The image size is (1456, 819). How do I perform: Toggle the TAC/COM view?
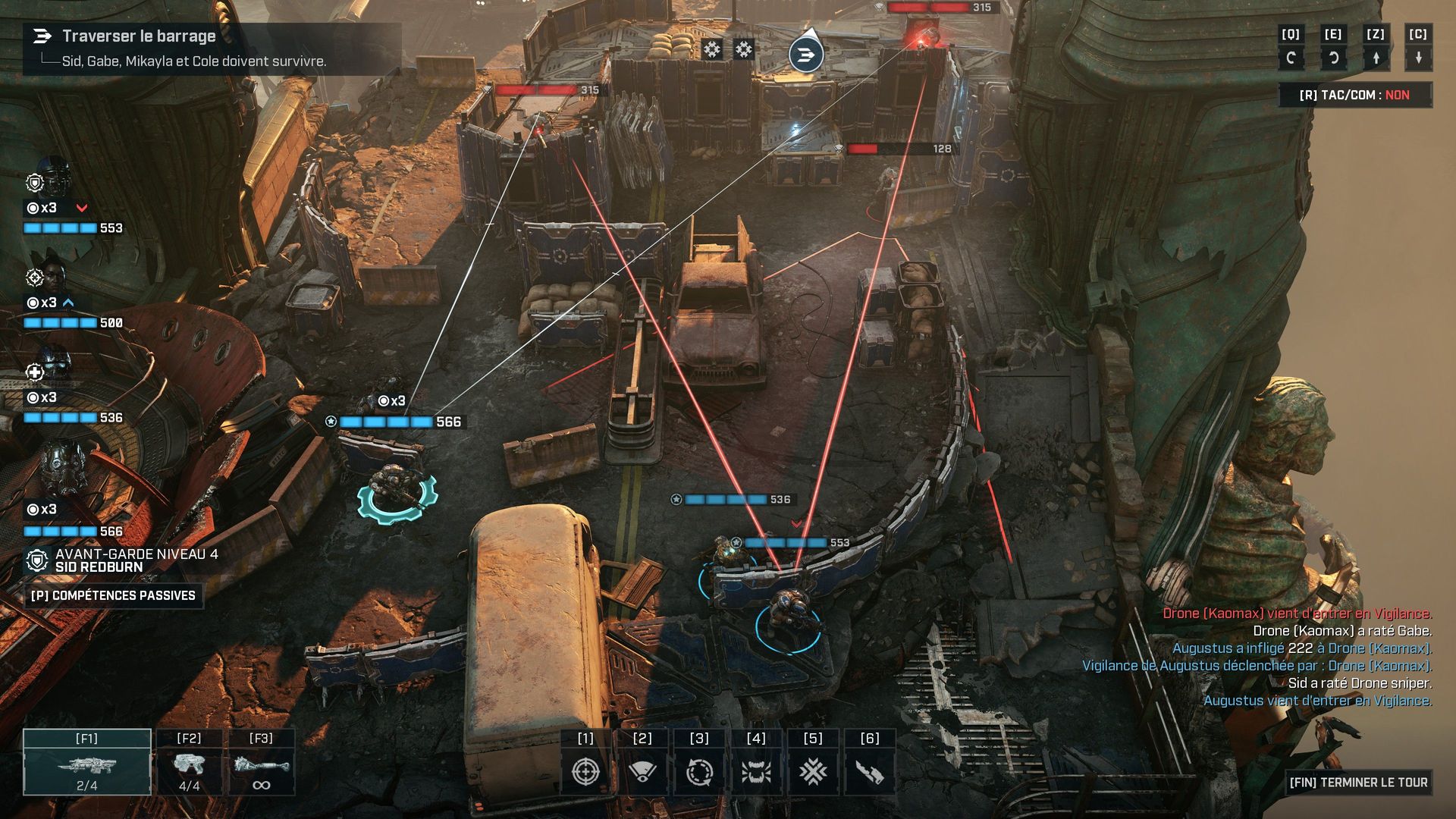(x=1354, y=95)
